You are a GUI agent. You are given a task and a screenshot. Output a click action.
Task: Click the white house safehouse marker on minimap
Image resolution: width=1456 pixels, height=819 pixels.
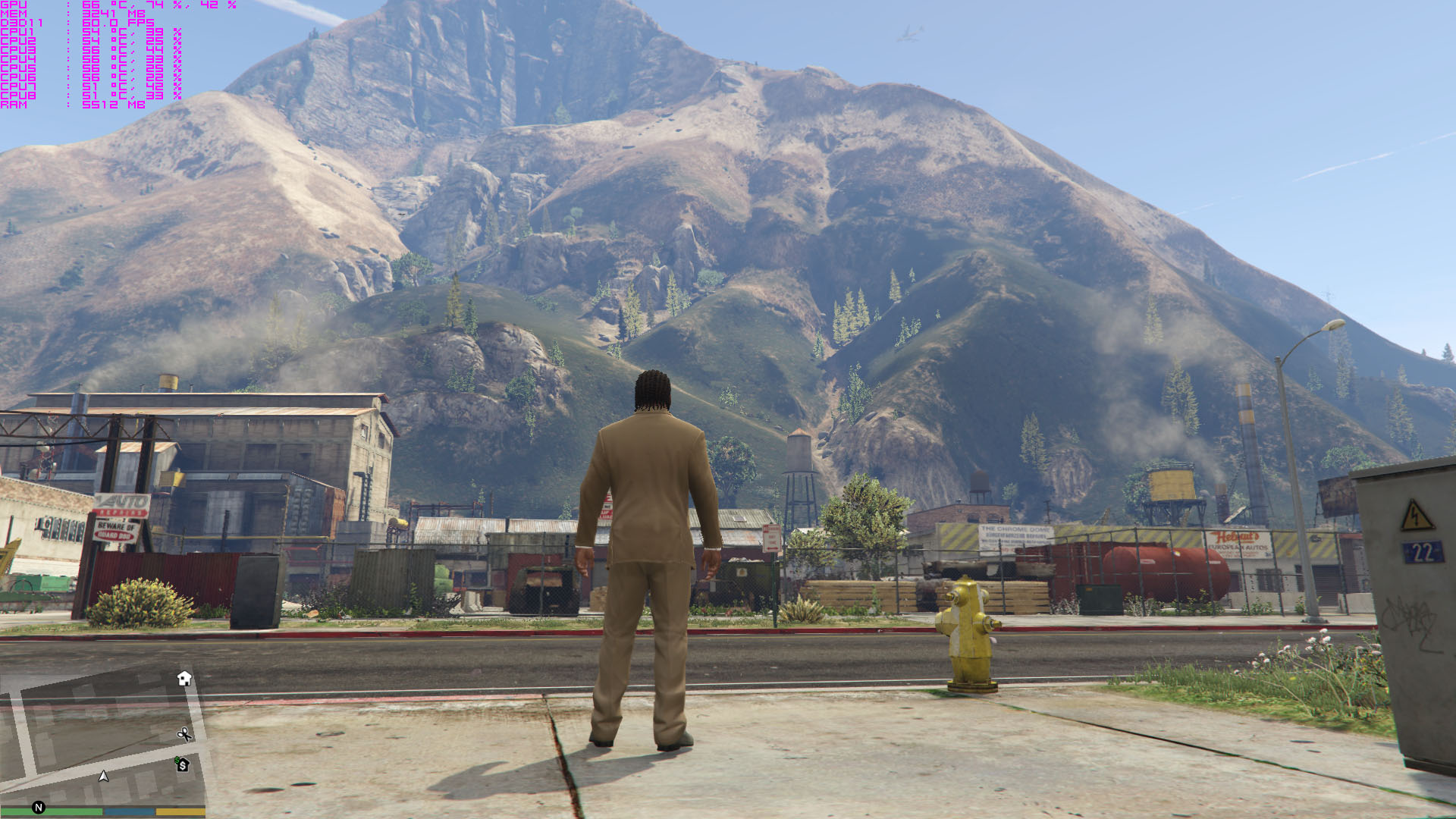[x=184, y=678]
